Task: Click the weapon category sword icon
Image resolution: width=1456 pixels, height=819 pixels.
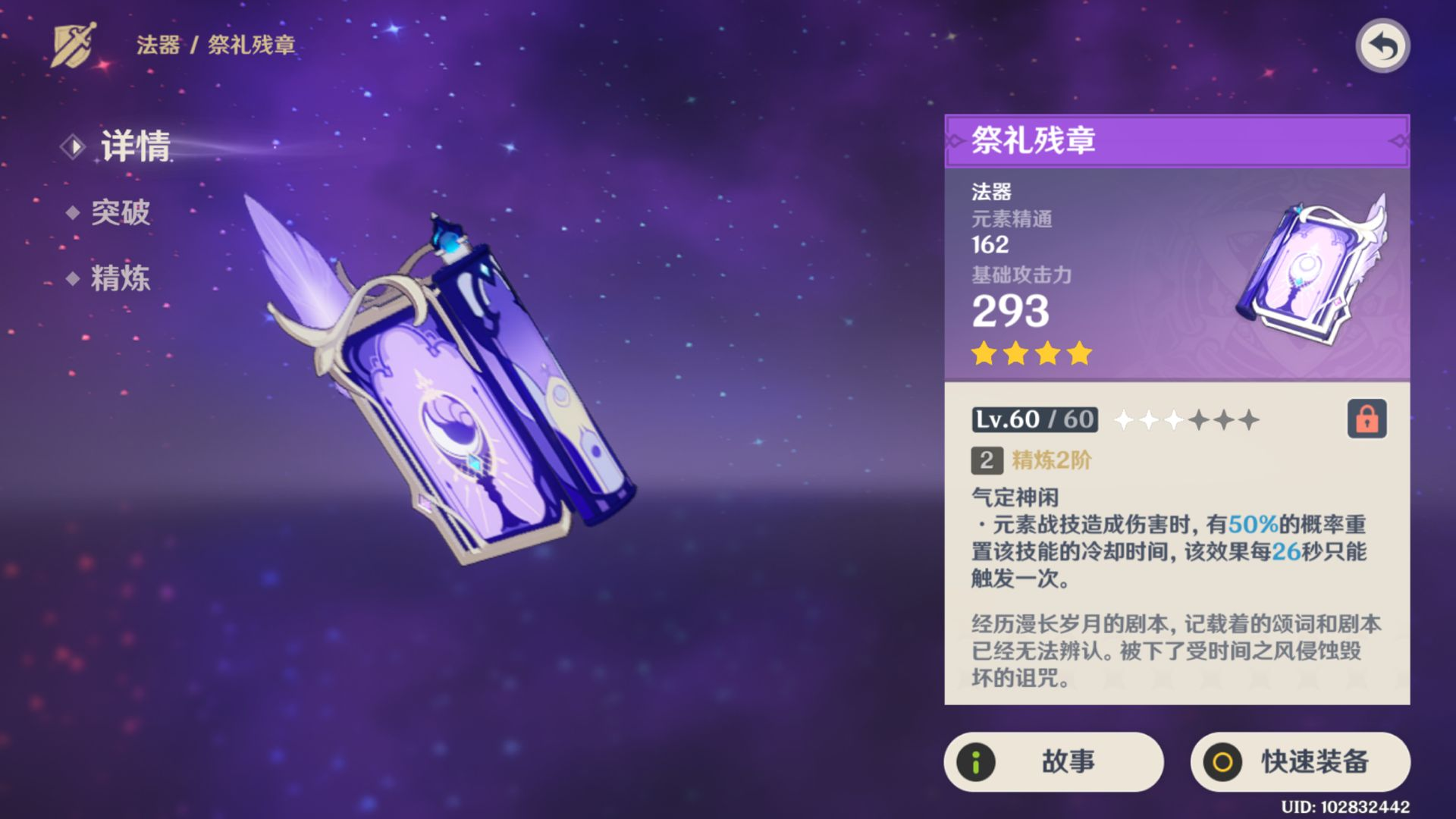Action: click(74, 43)
